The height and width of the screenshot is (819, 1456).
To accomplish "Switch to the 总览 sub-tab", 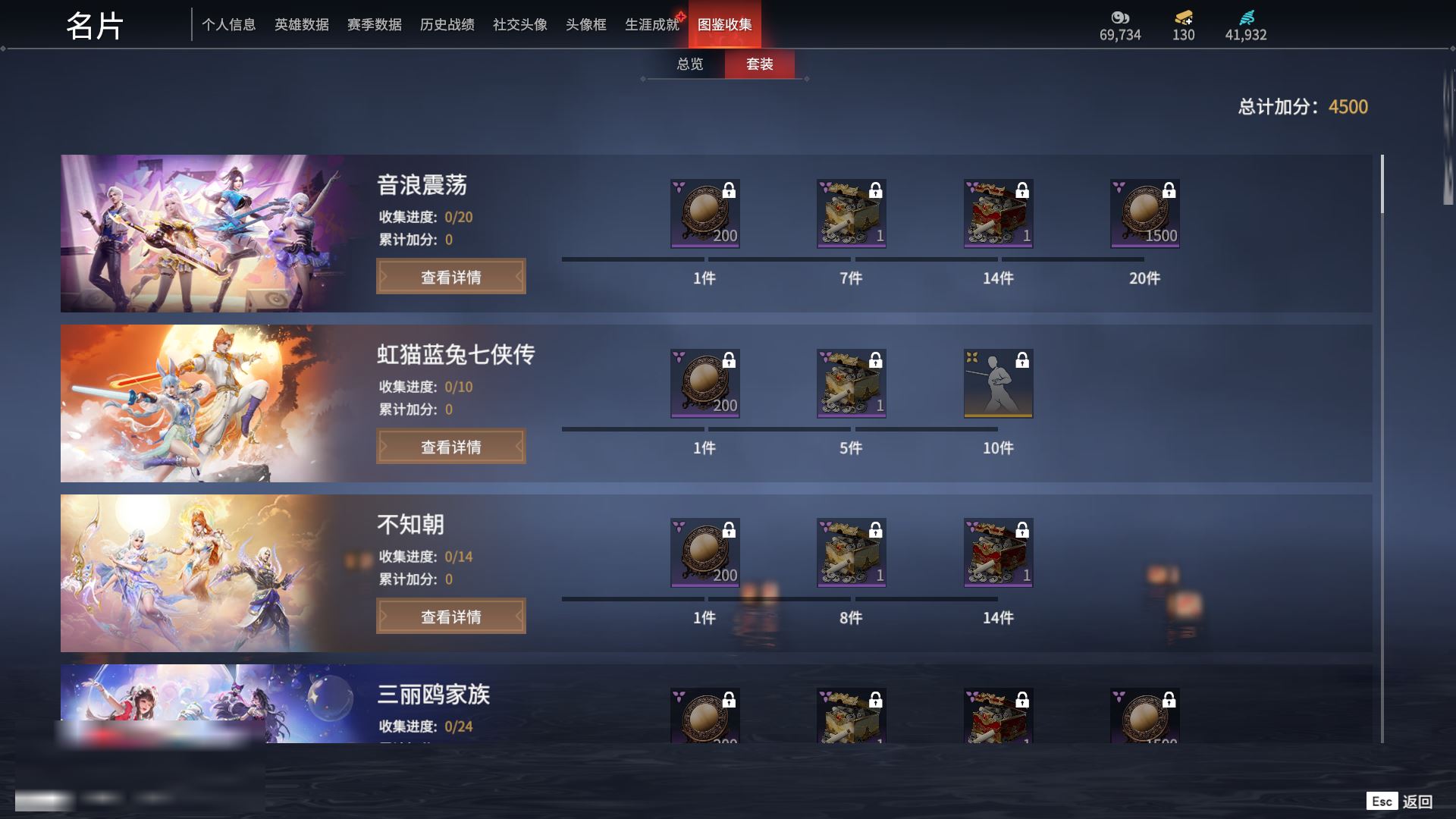I will point(689,64).
